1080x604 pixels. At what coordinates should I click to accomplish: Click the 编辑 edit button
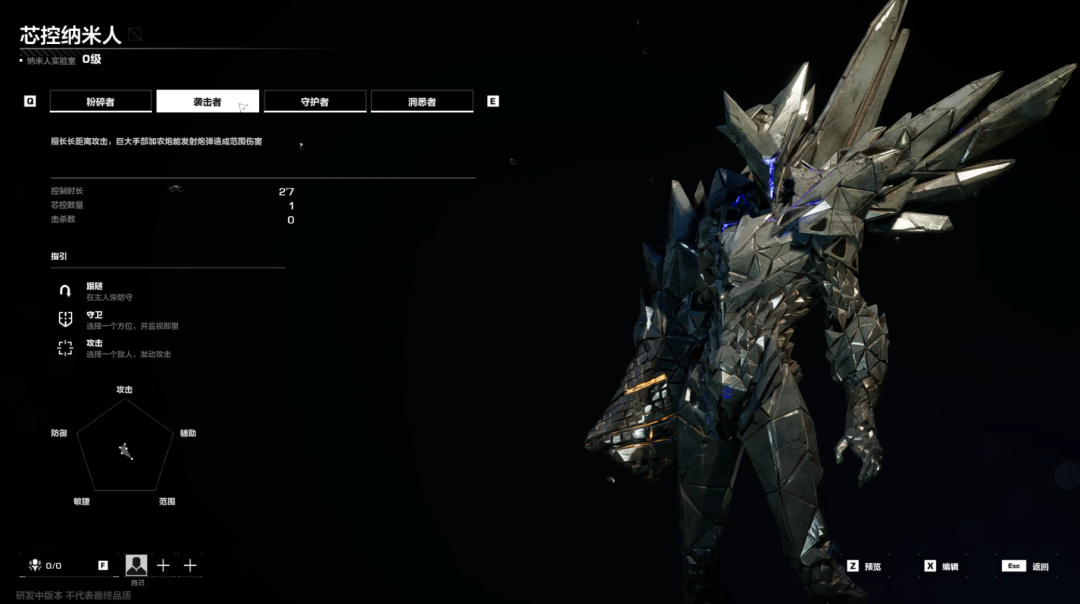coord(942,566)
